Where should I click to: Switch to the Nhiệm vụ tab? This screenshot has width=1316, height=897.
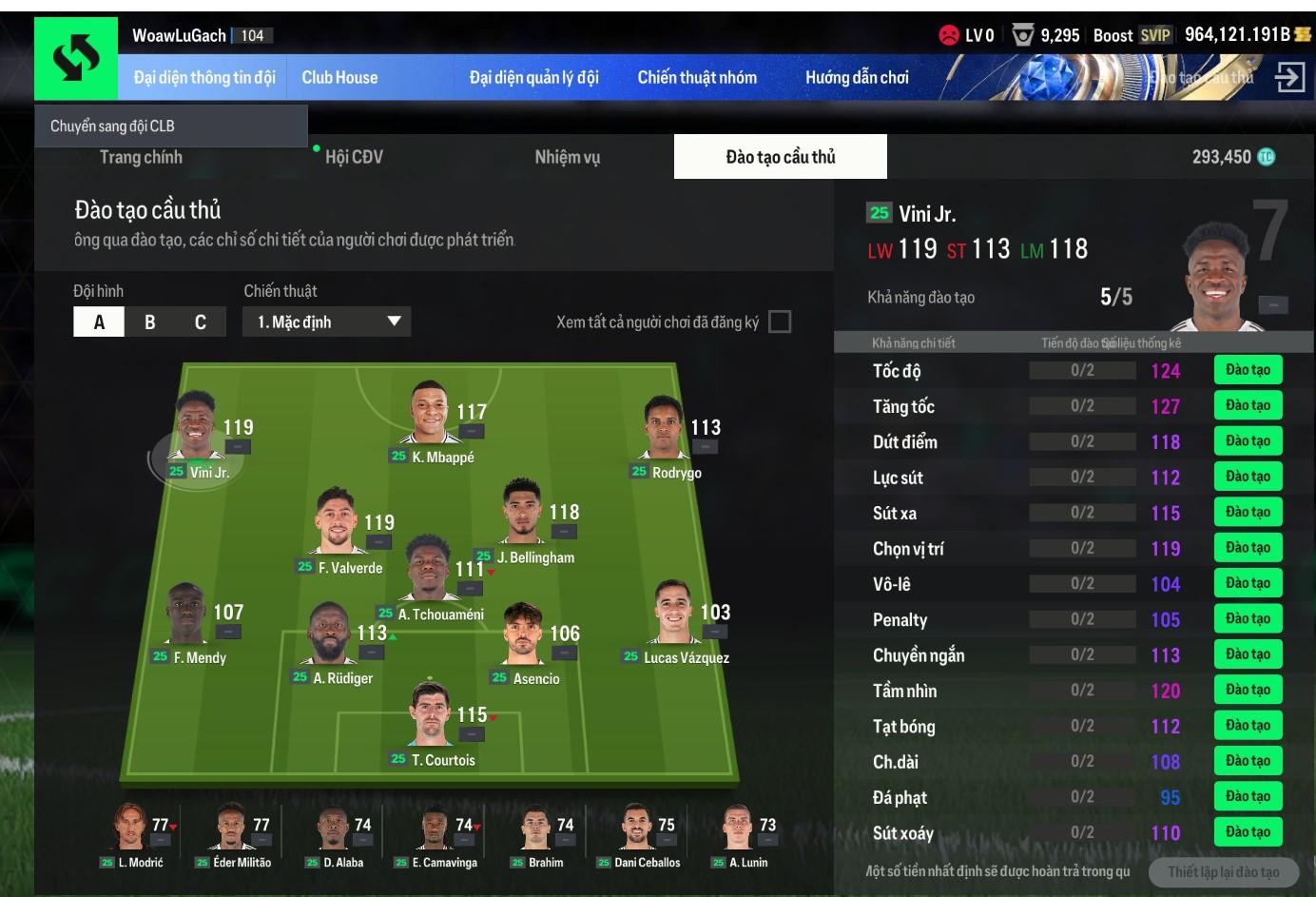click(x=567, y=157)
